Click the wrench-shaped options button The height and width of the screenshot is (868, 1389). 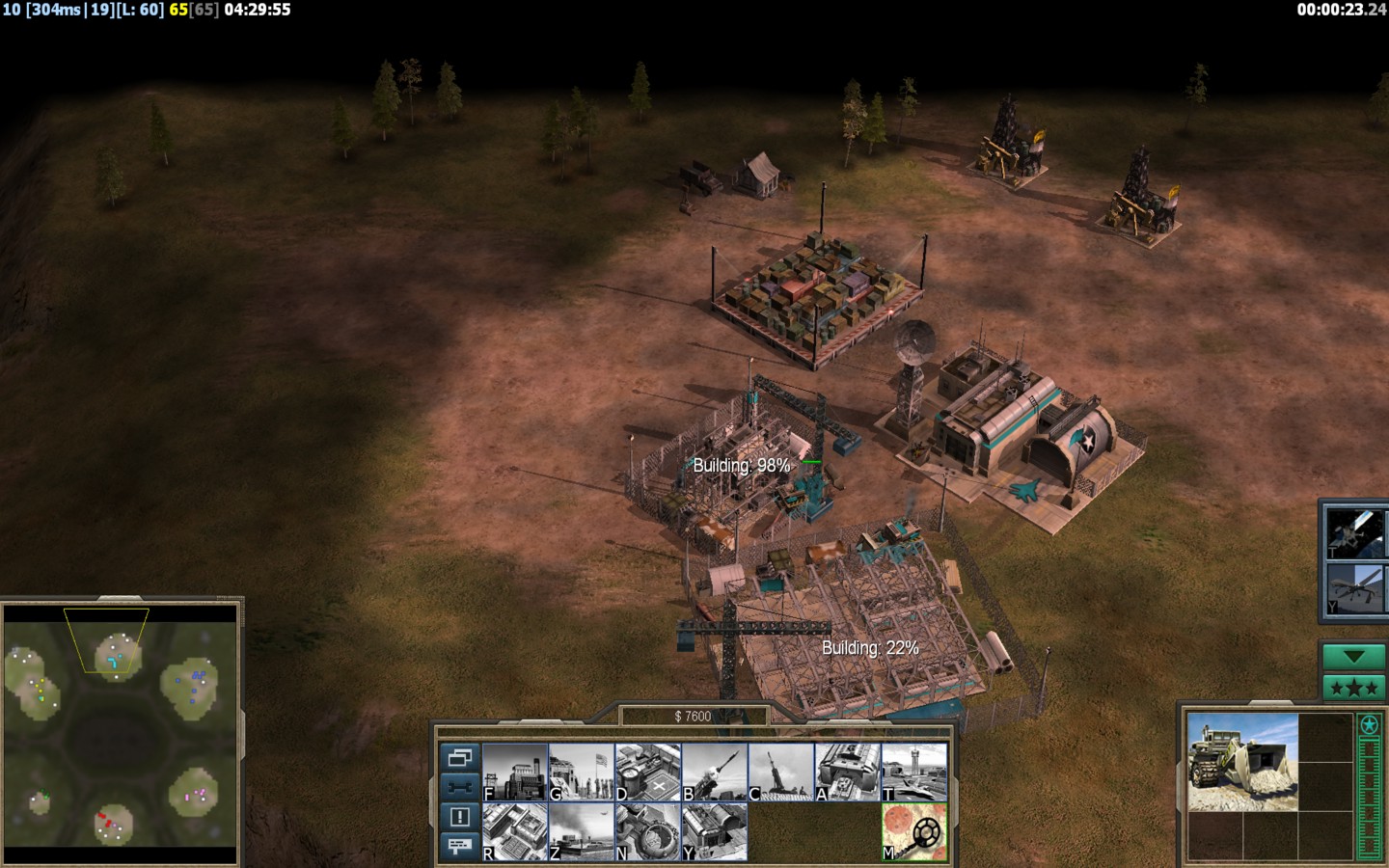click(x=459, y=786)
